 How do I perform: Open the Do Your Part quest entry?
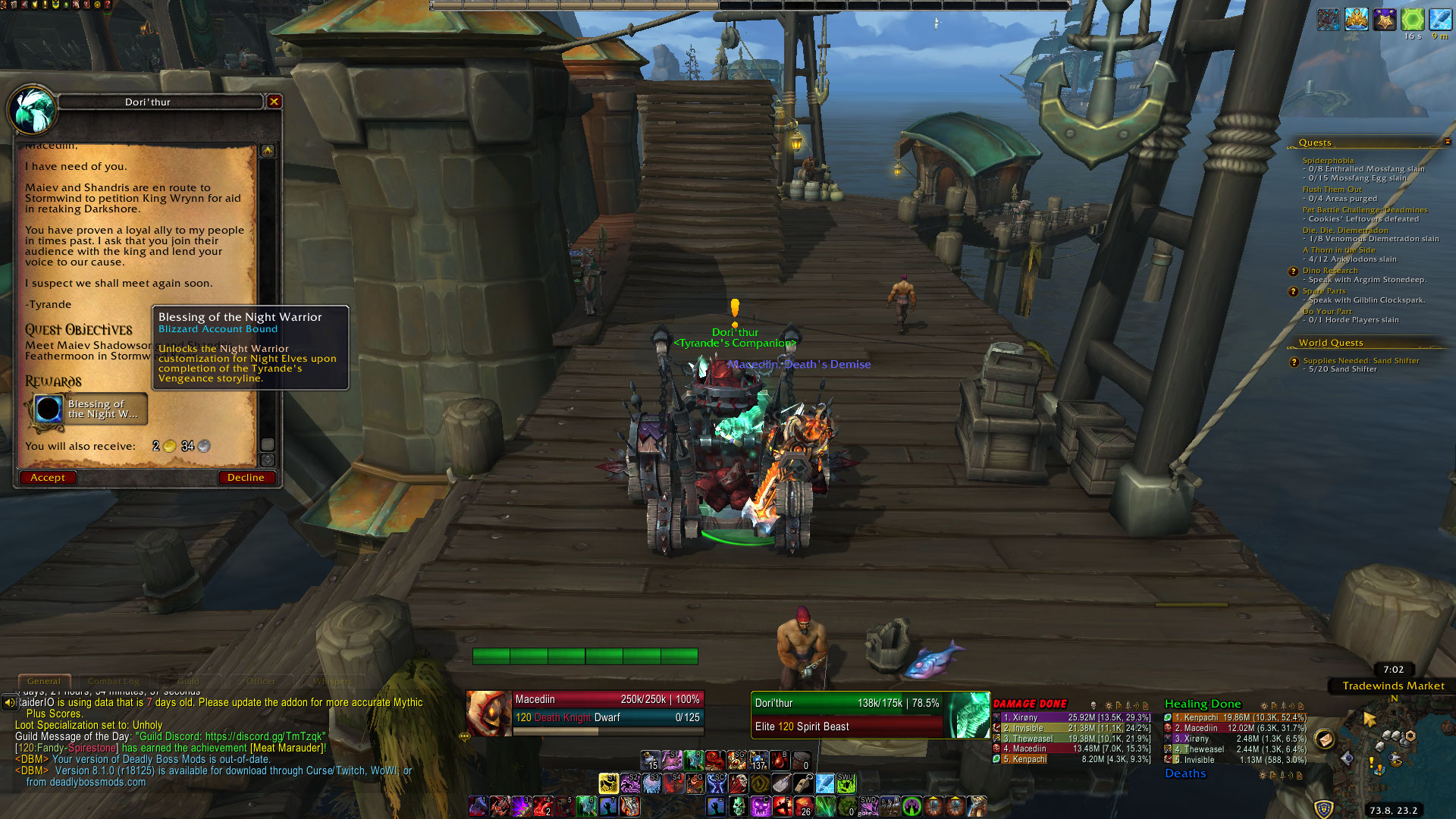coord(1327,312)
